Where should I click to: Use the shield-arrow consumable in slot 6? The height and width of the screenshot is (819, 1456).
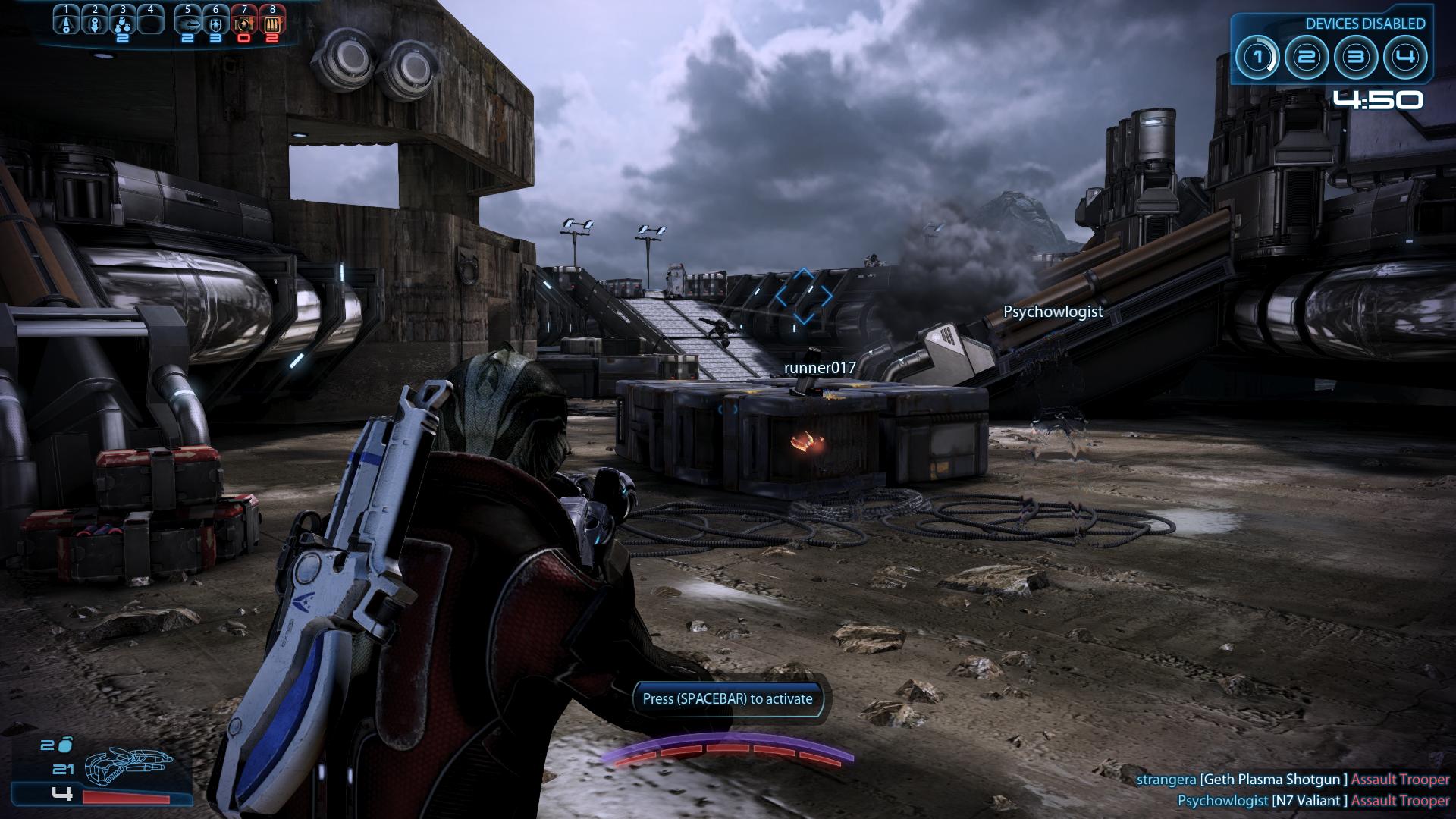point(216,23)
